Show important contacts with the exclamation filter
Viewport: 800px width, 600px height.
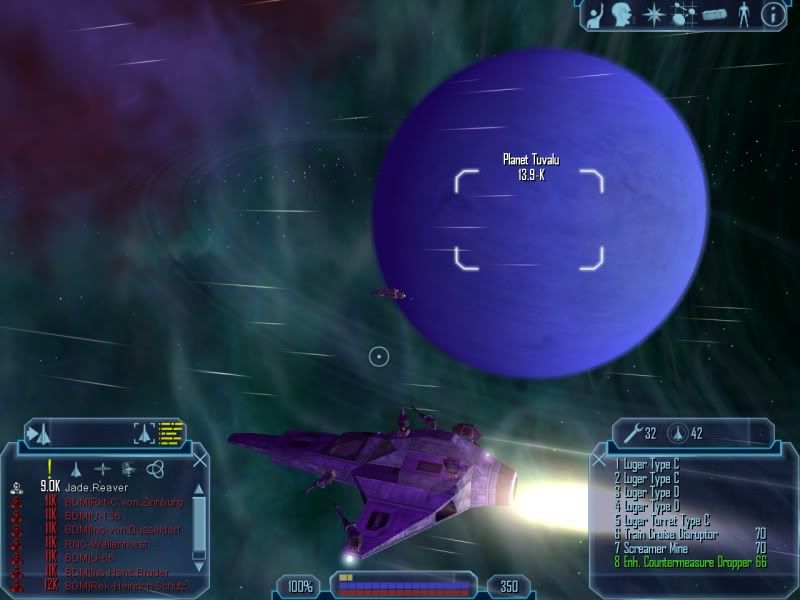(49, 468)
